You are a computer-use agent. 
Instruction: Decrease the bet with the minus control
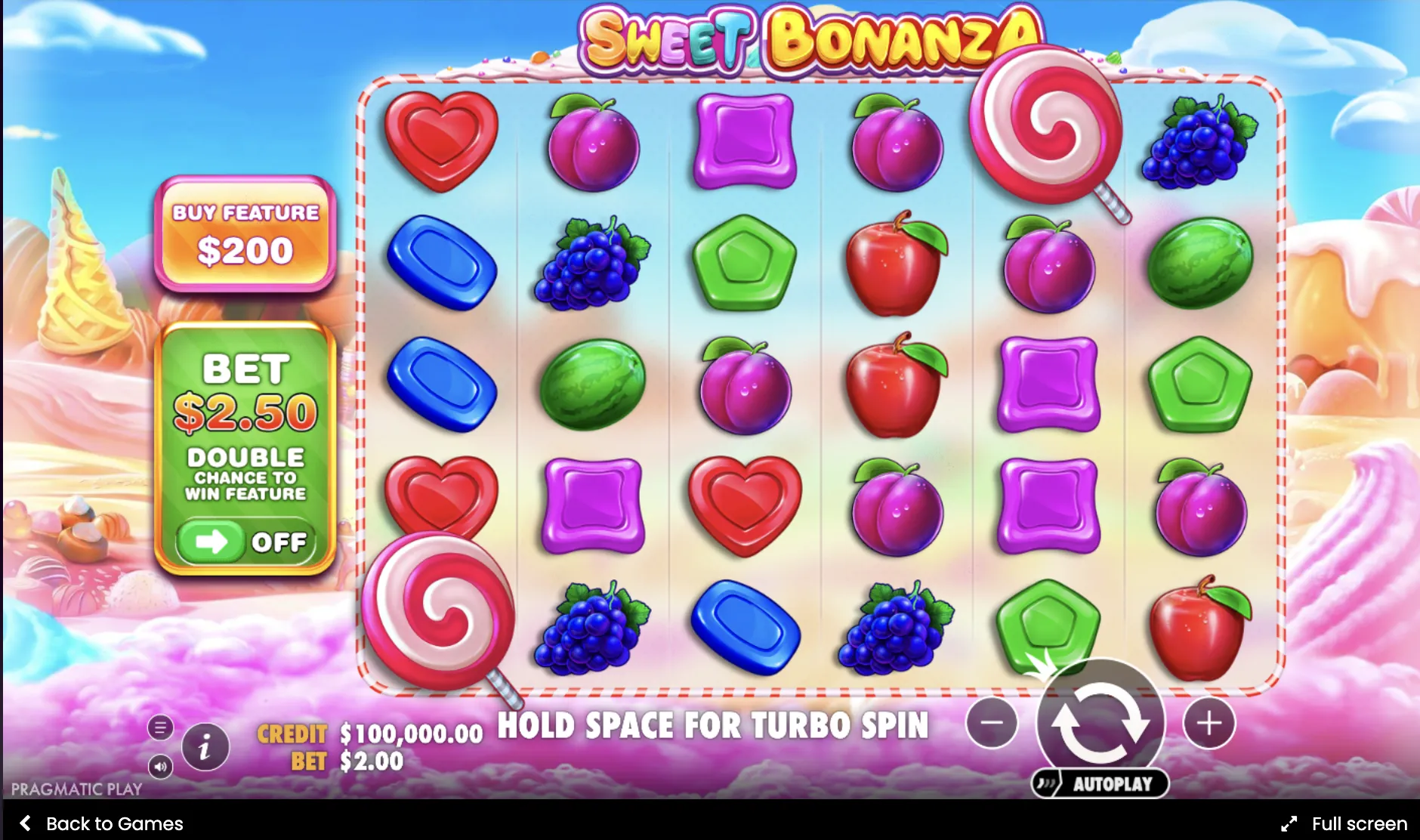[x=992, y=724]
